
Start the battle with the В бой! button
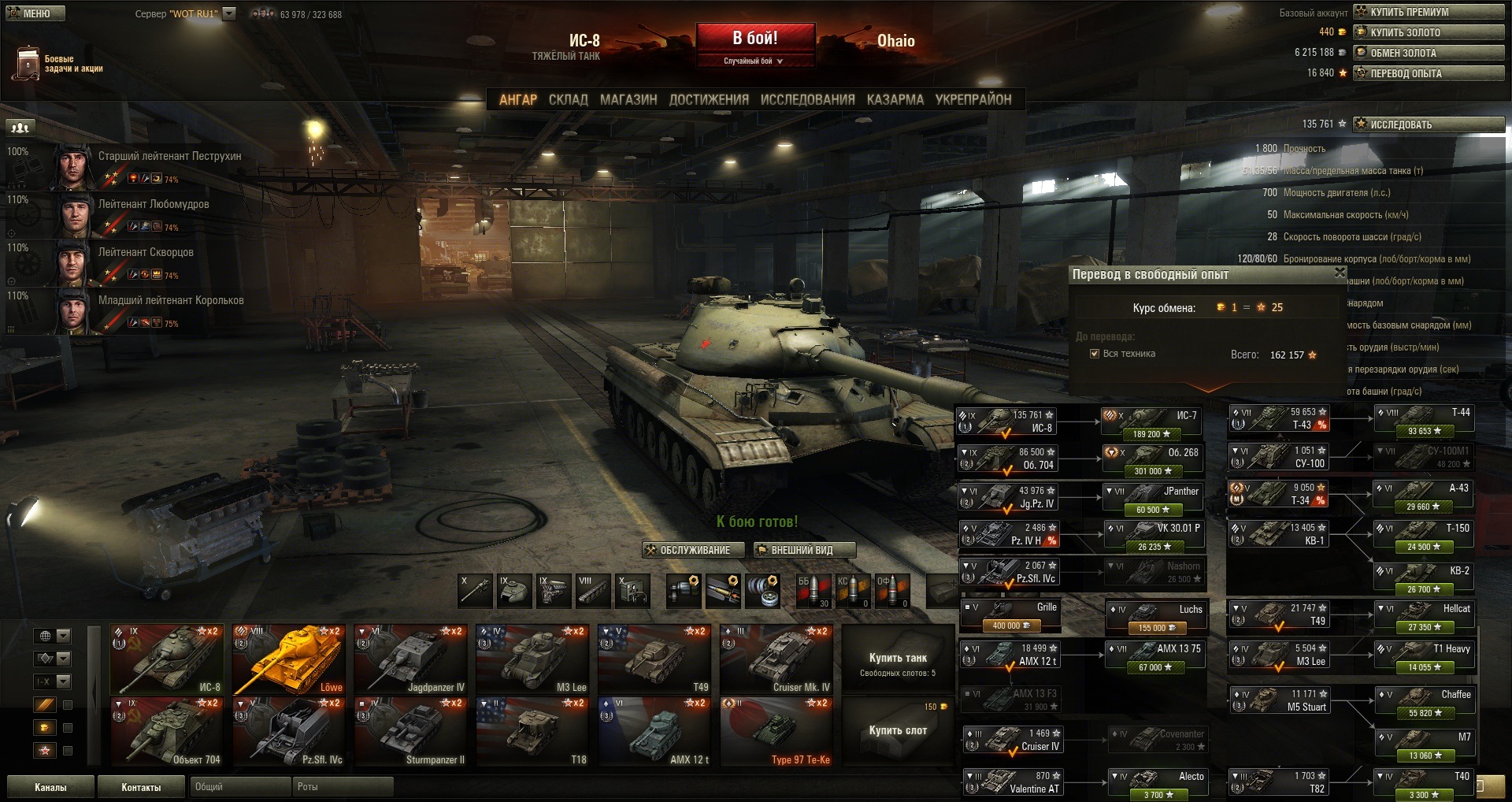coord(754,39)
